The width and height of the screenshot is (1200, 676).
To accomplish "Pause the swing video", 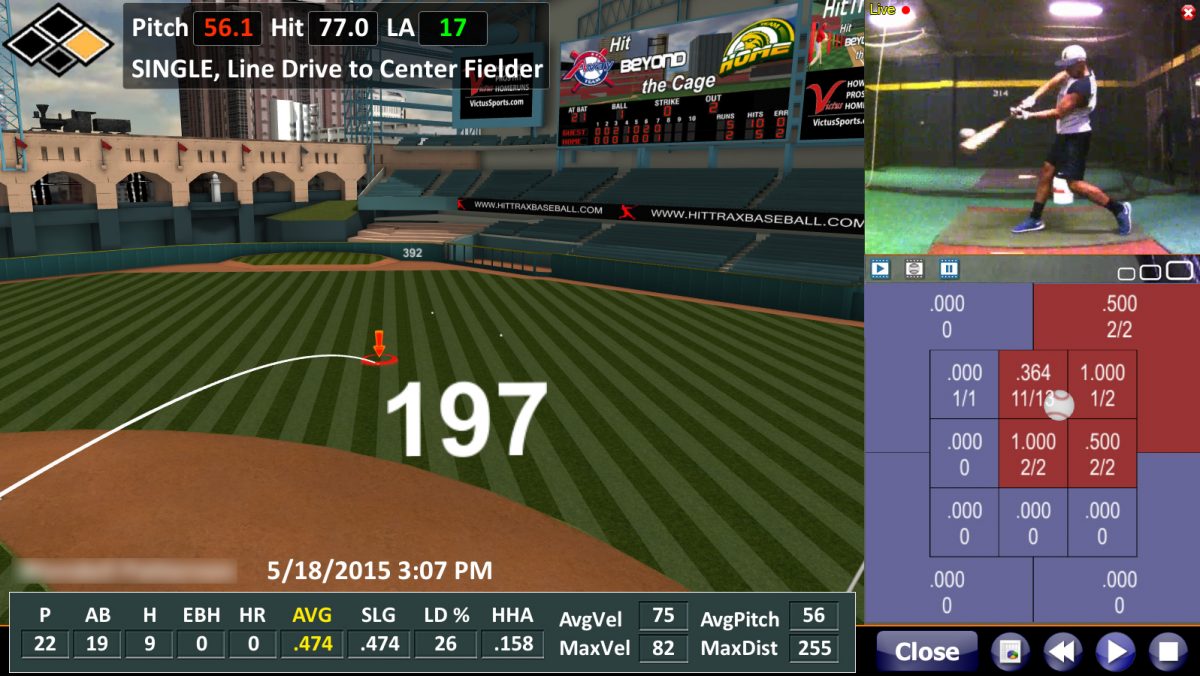I will pyautogui.click(x=948, y=268).
